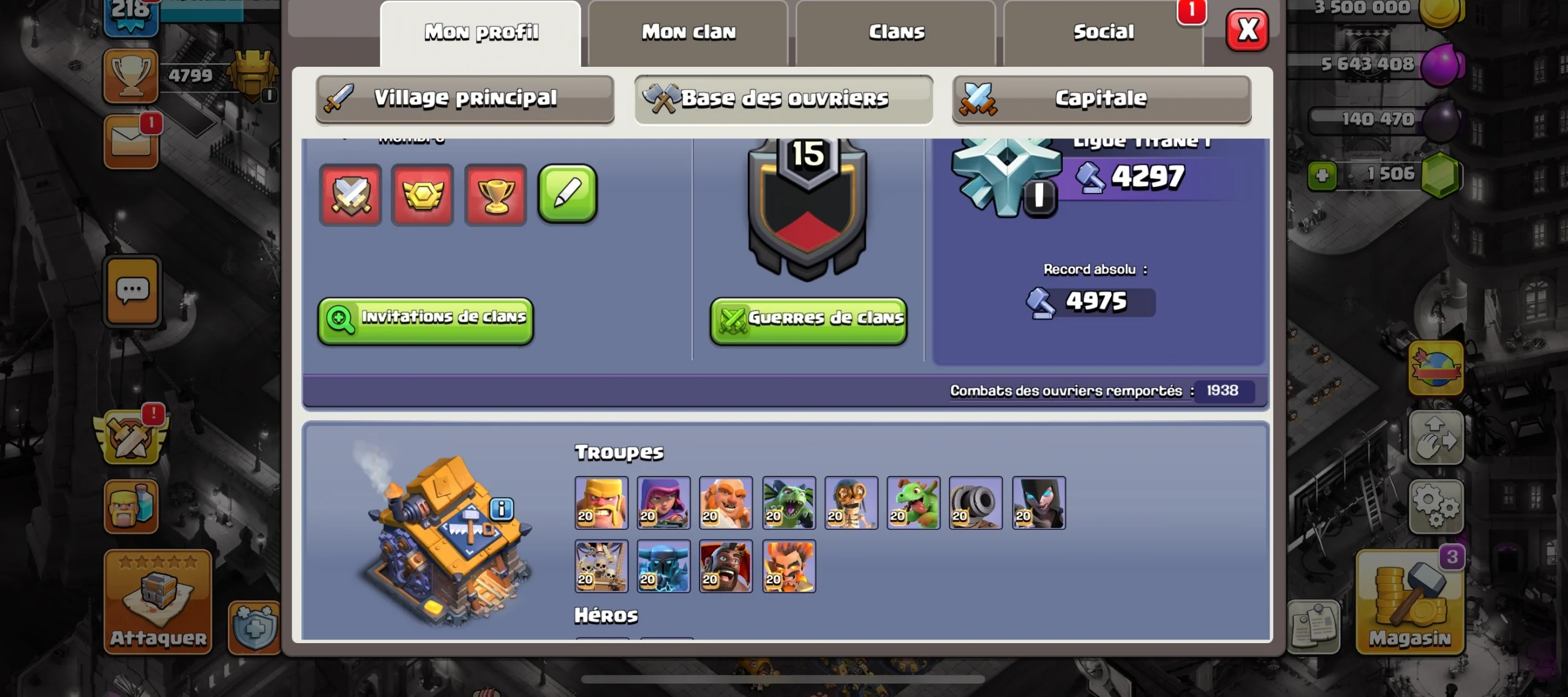This screenshot has width=1568, height=697.
Task: Switch to the Mon clan tab
Action: tap(688, 32)
